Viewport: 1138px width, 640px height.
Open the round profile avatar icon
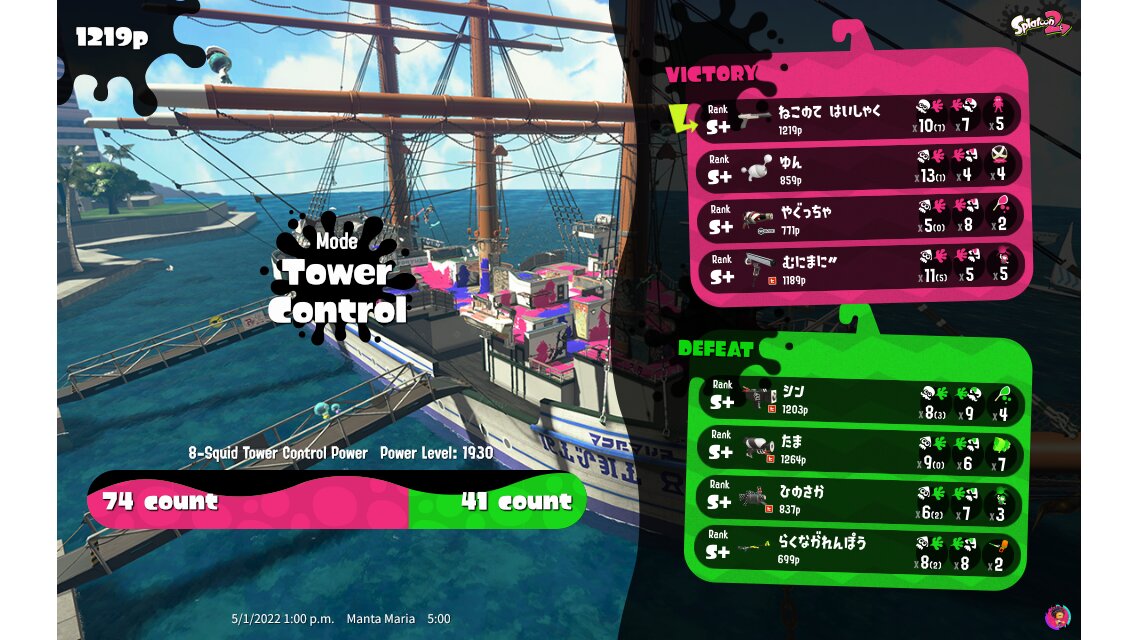point(1057,615)
